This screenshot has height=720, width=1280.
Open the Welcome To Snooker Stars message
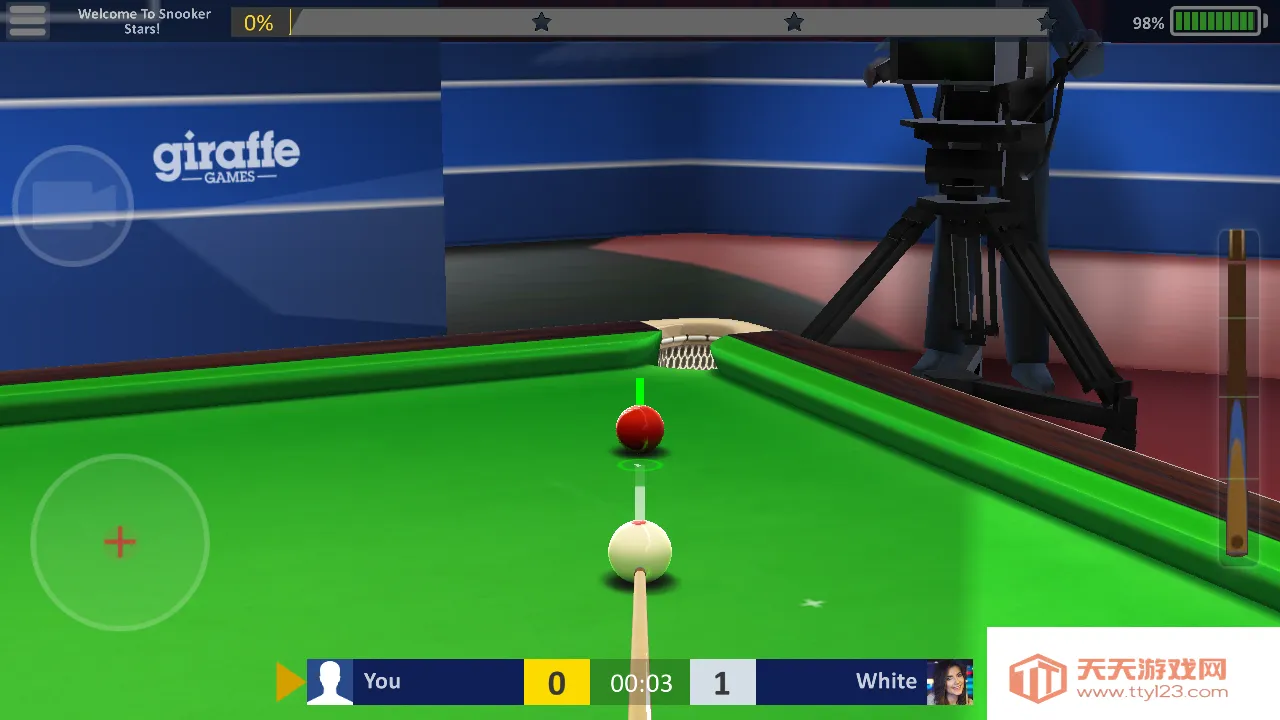pyautogui.click(x=143, y=20)
